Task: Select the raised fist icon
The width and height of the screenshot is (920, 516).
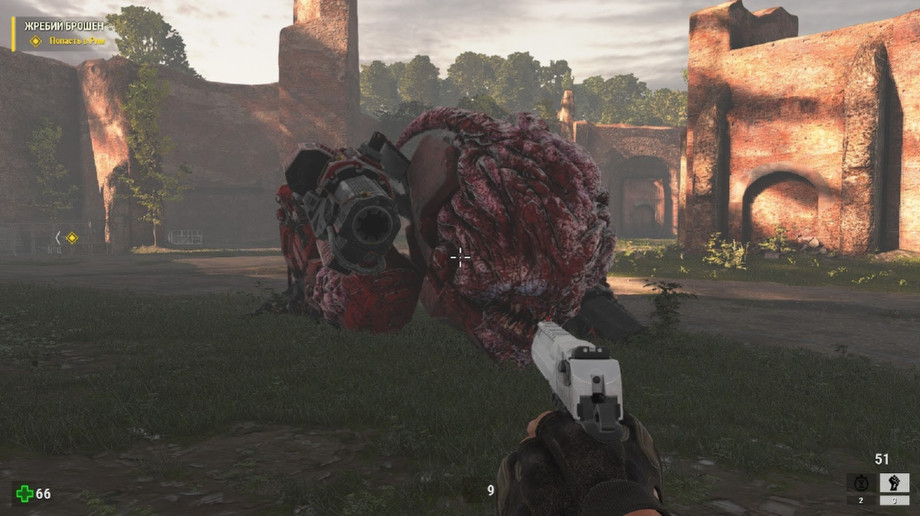Action: (x=894, y=483)
